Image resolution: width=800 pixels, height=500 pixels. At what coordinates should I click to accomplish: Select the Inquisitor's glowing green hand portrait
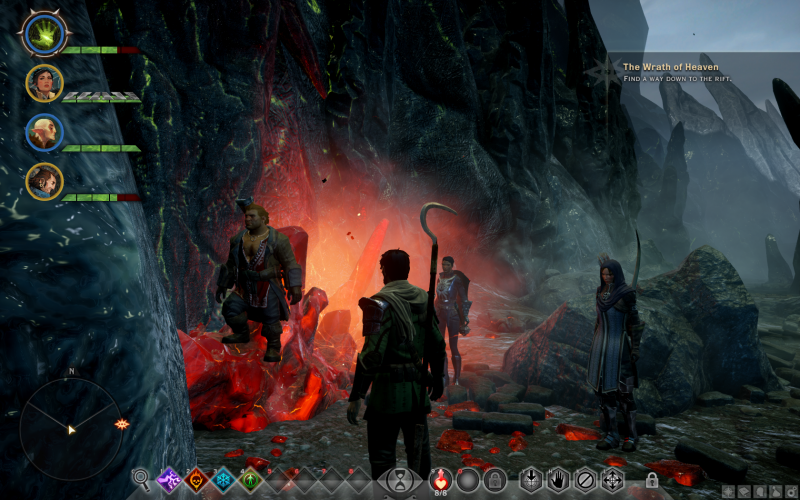pos(41,35)
